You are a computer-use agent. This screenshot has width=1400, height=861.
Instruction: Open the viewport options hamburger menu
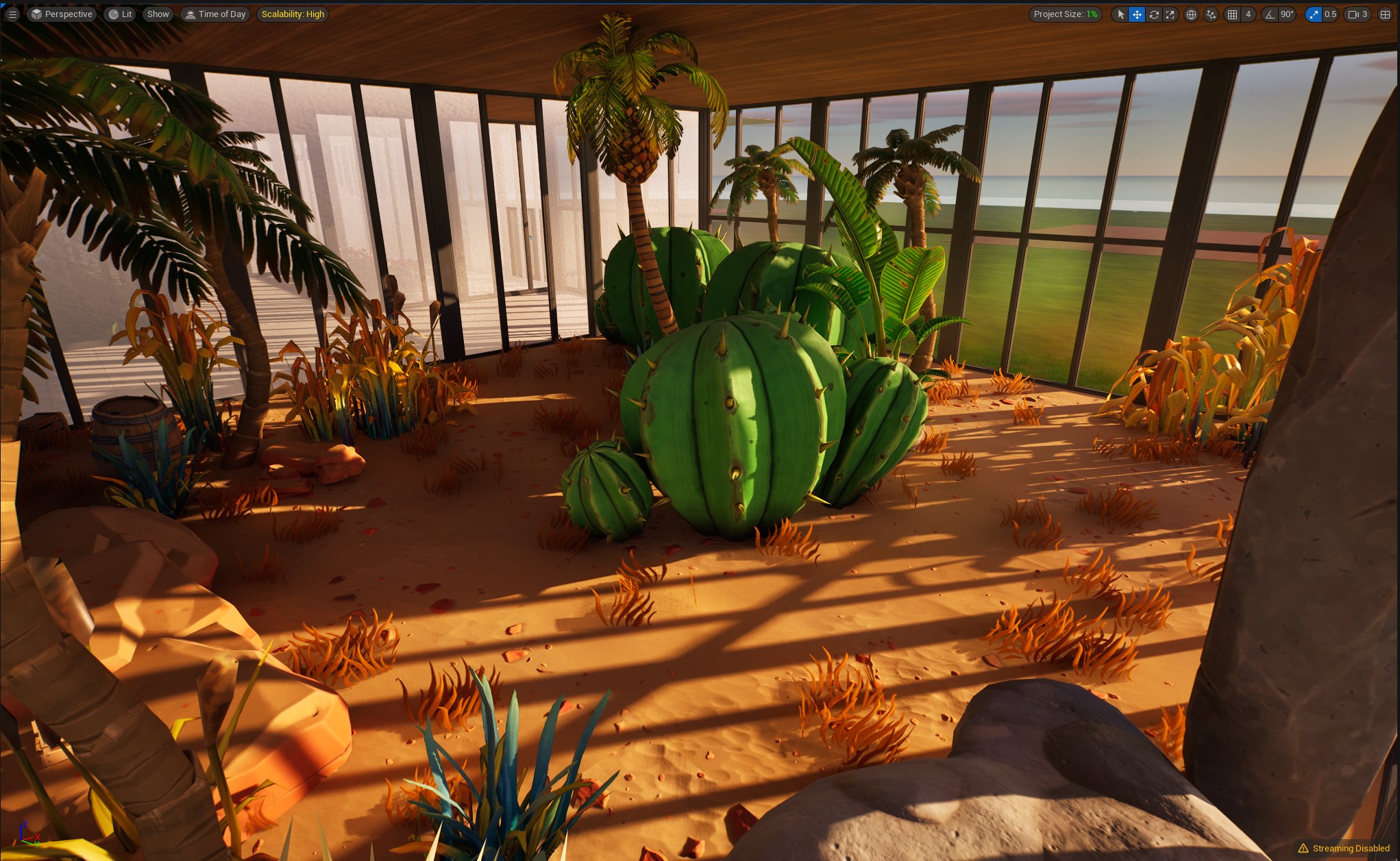click(12, 14)
